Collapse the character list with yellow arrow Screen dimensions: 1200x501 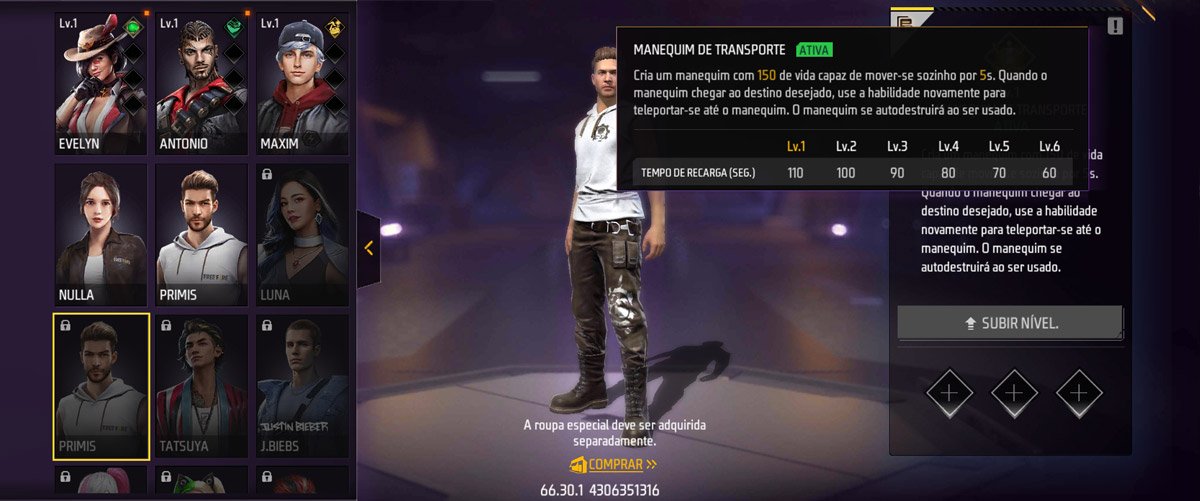coord(368,248)
